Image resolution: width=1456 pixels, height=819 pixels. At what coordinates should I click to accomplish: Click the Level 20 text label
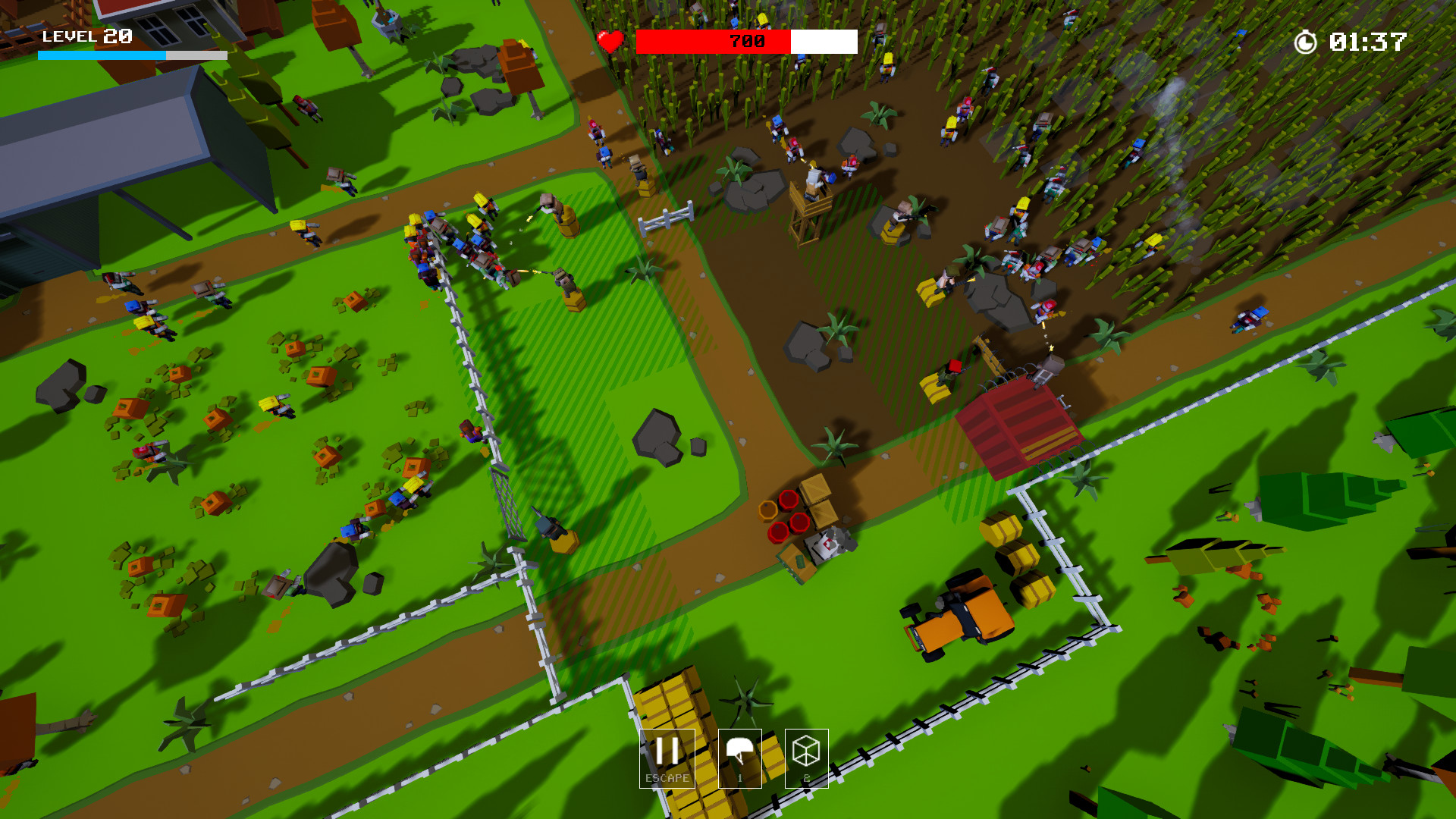(86, 36)
